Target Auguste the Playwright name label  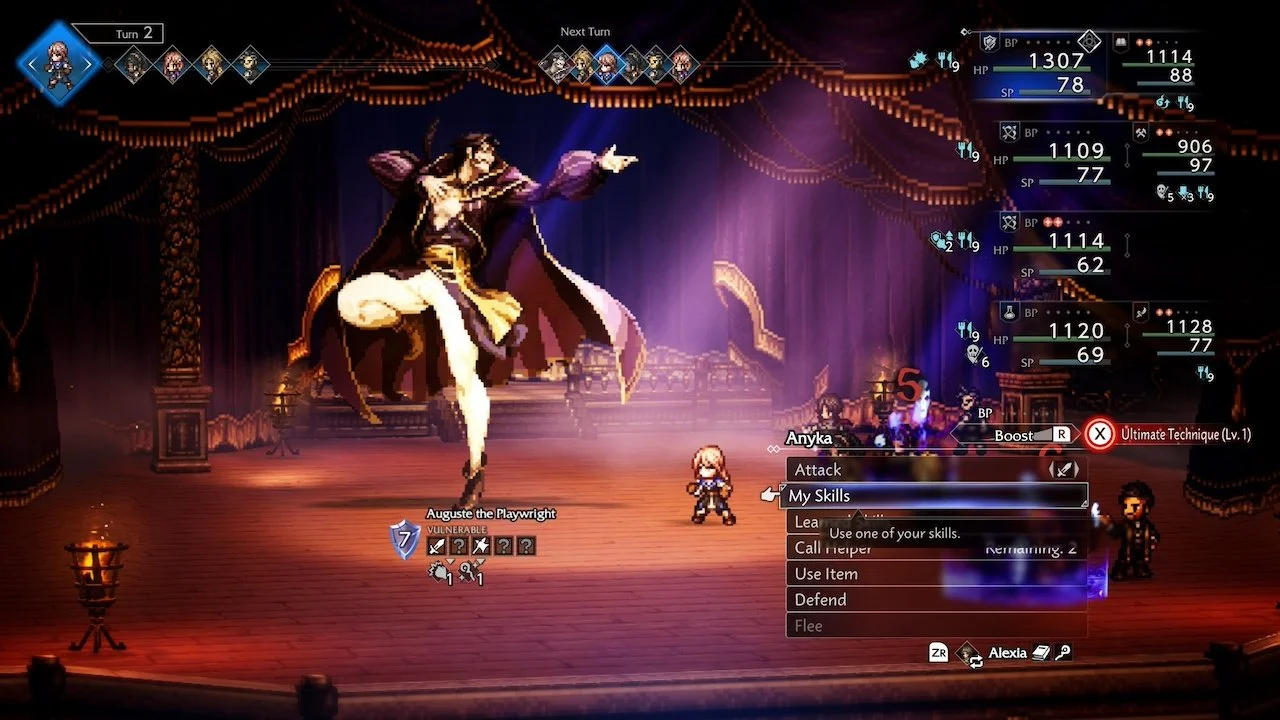click(x=491, y=514)
